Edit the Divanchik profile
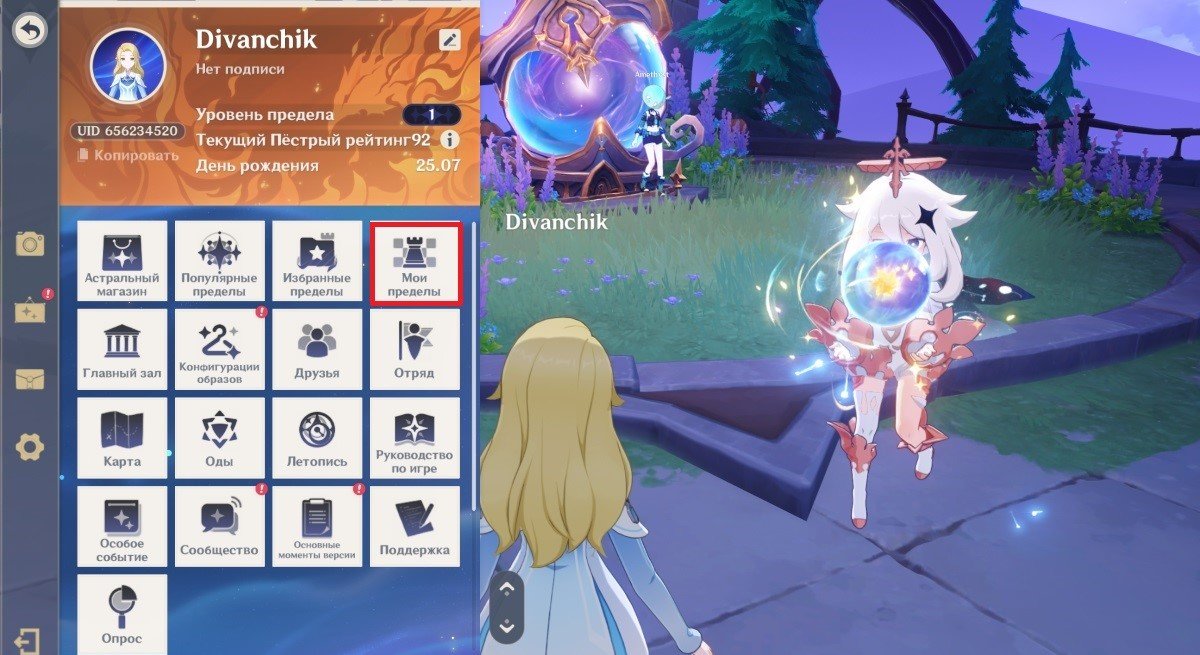1200x655 pixels. tap(450, 40)
